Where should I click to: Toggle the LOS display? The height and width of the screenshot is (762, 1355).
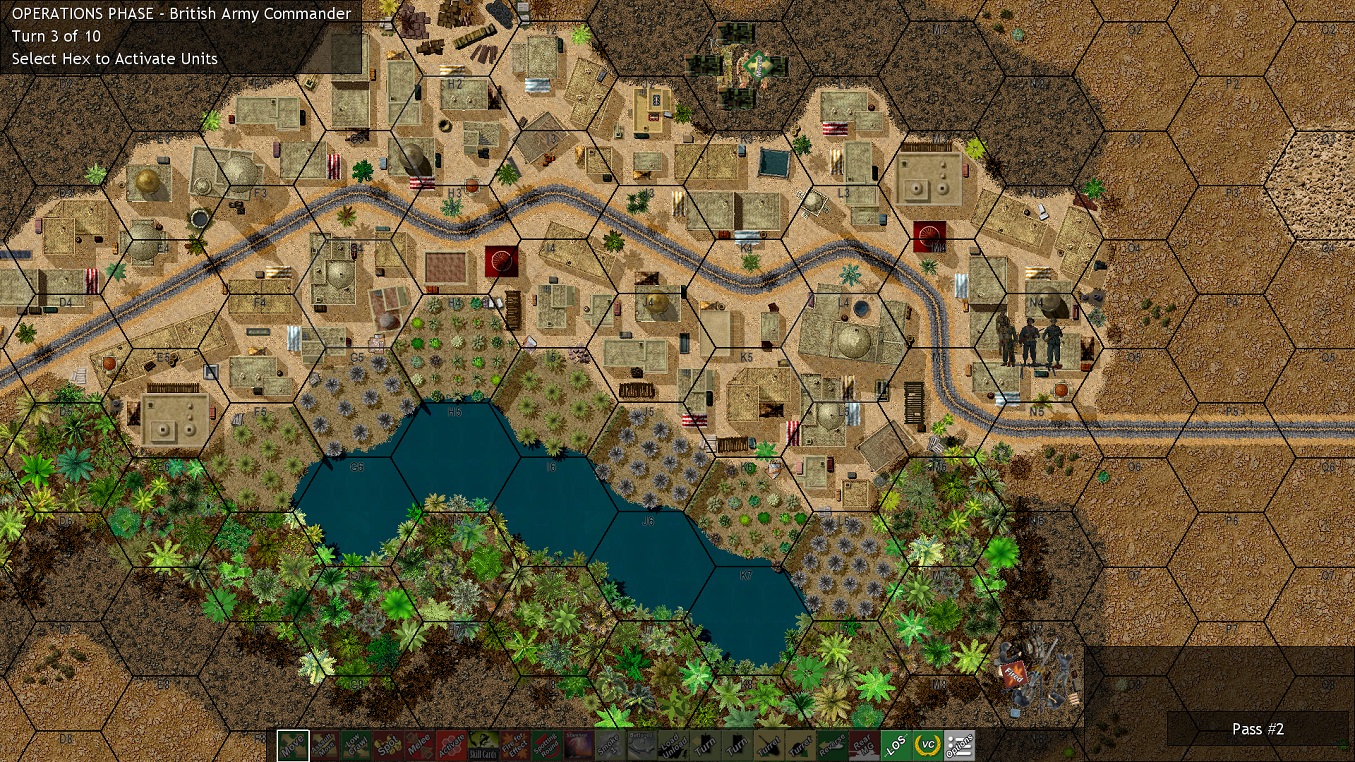click(895, 745)
